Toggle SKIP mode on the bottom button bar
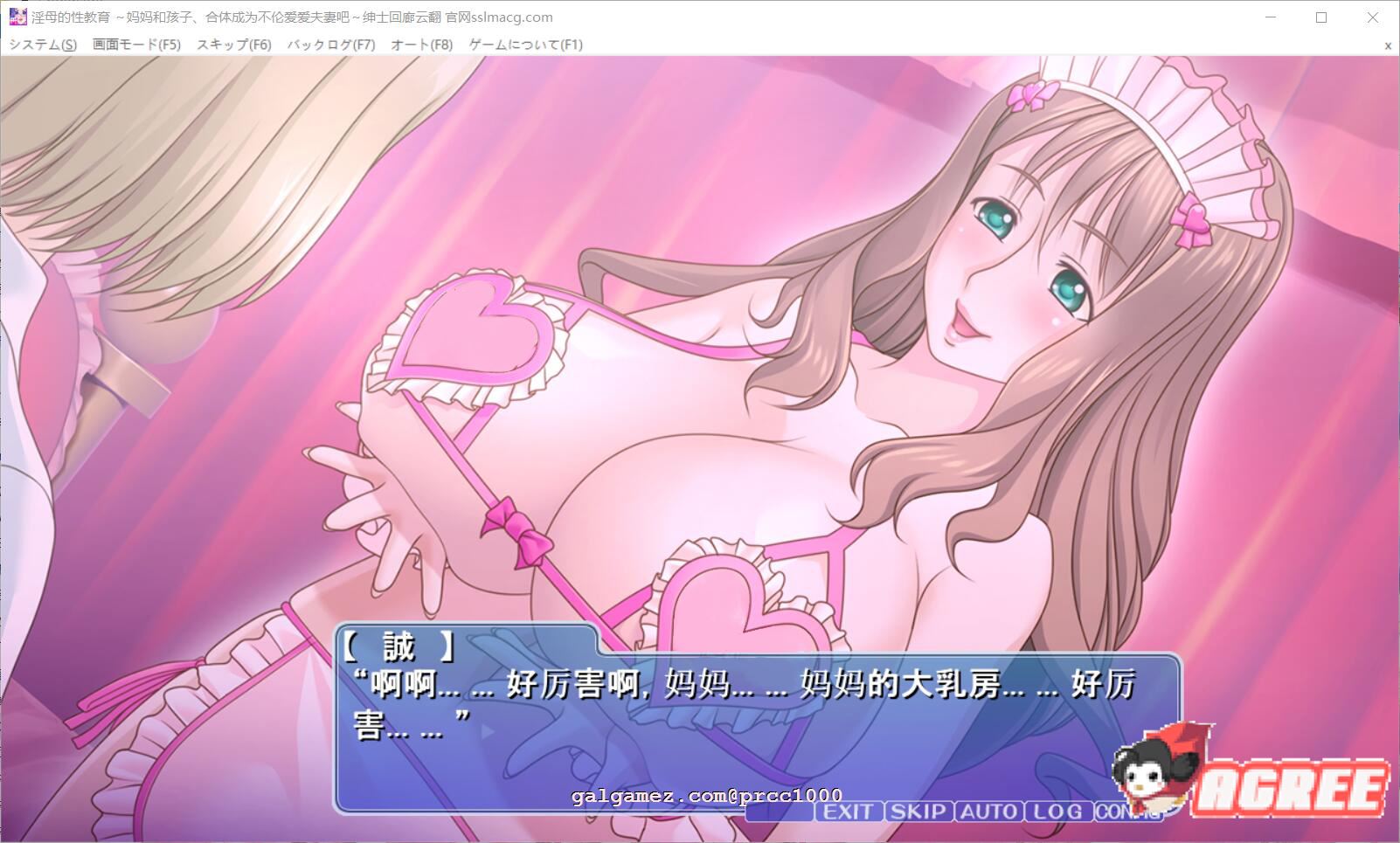Image resolution: width=1400 pixels, height=843 pixels. tap(918, 812)
